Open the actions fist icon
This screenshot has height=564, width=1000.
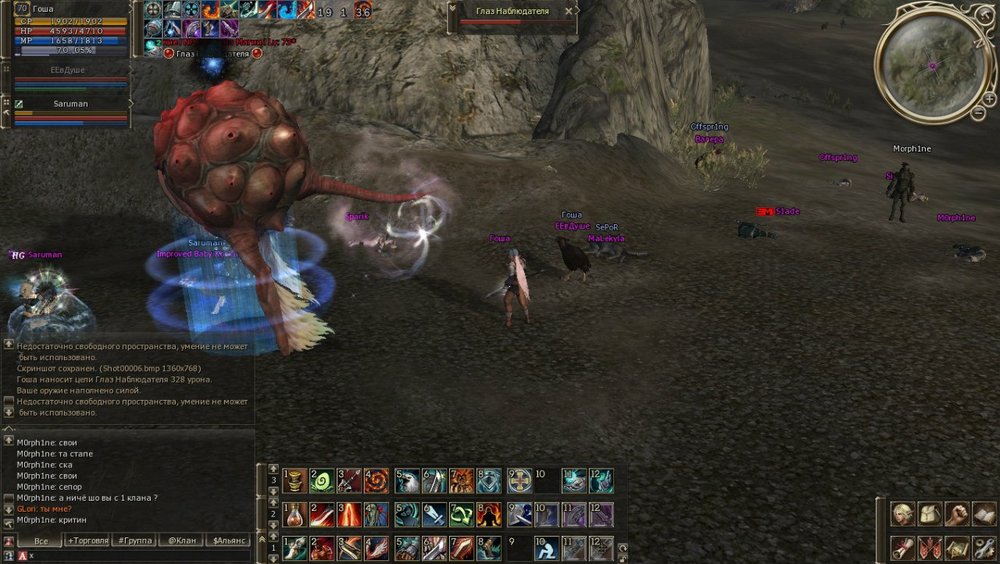[957, 514]
